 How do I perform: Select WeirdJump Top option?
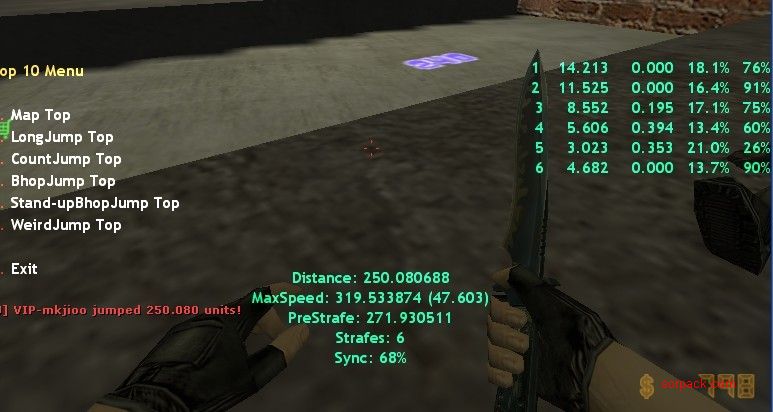point(65,225)
